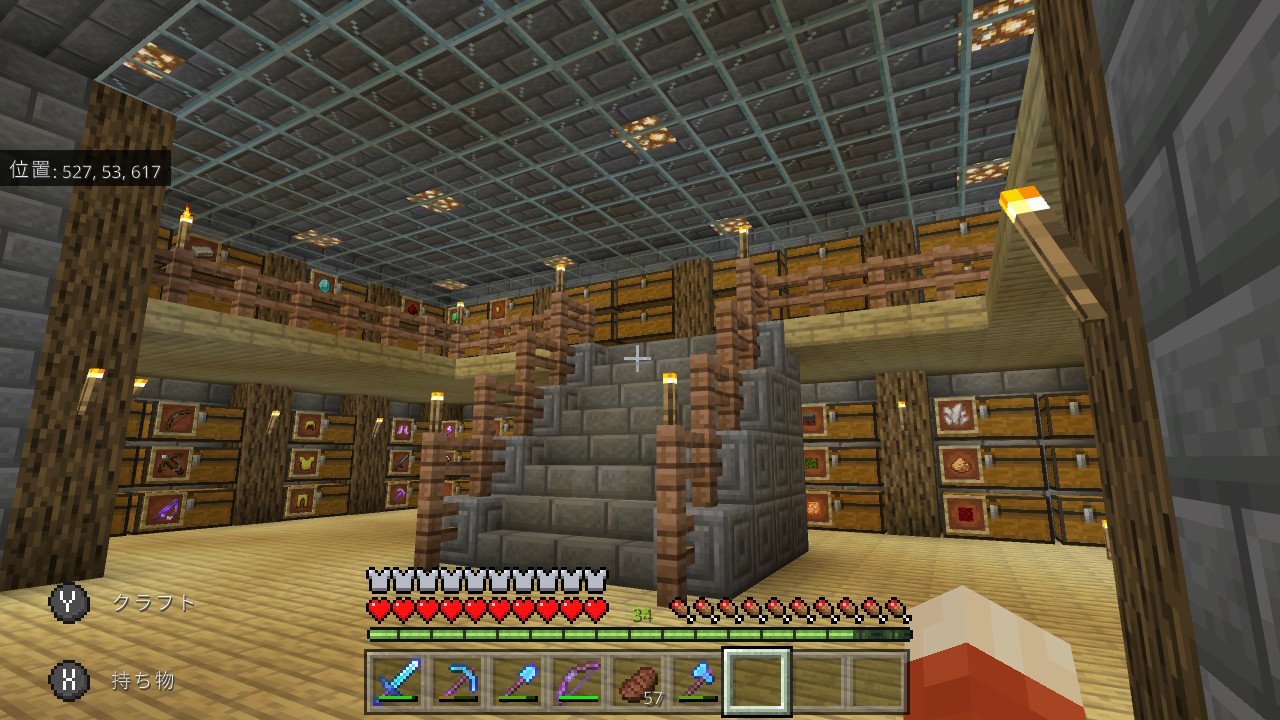Select the diamond sword hotbar slot

click(397, 681)
